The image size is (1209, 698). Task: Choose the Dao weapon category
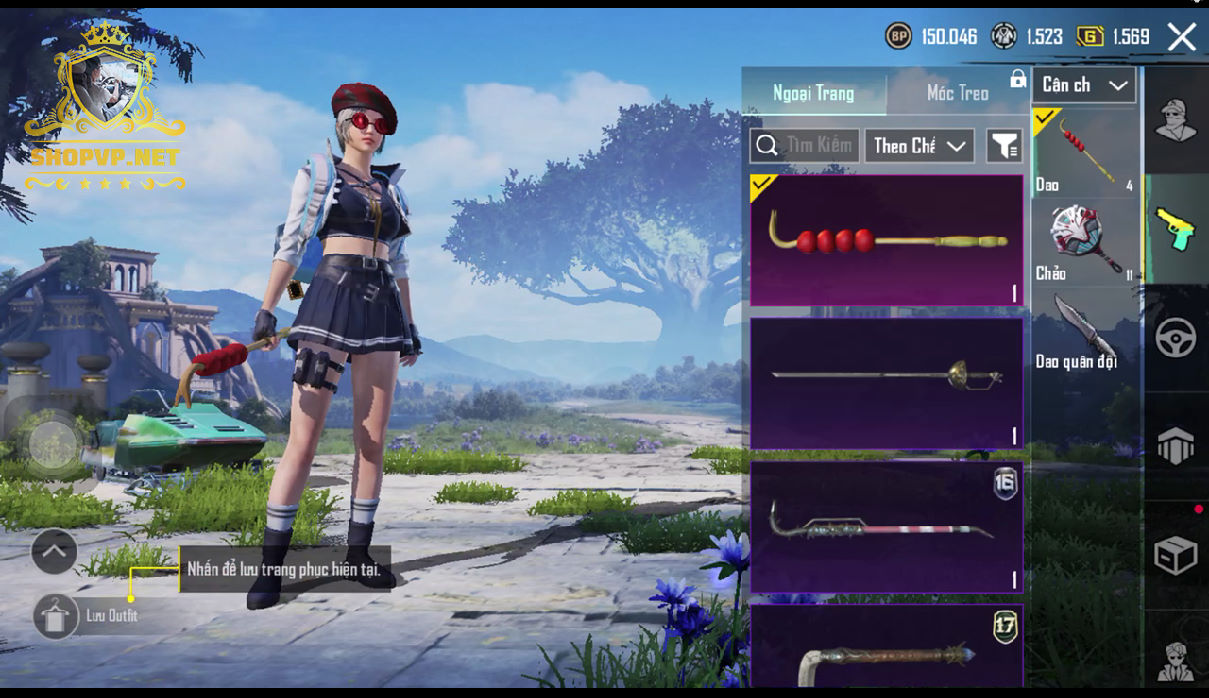pyautogui.click(x=1085, y=152)
